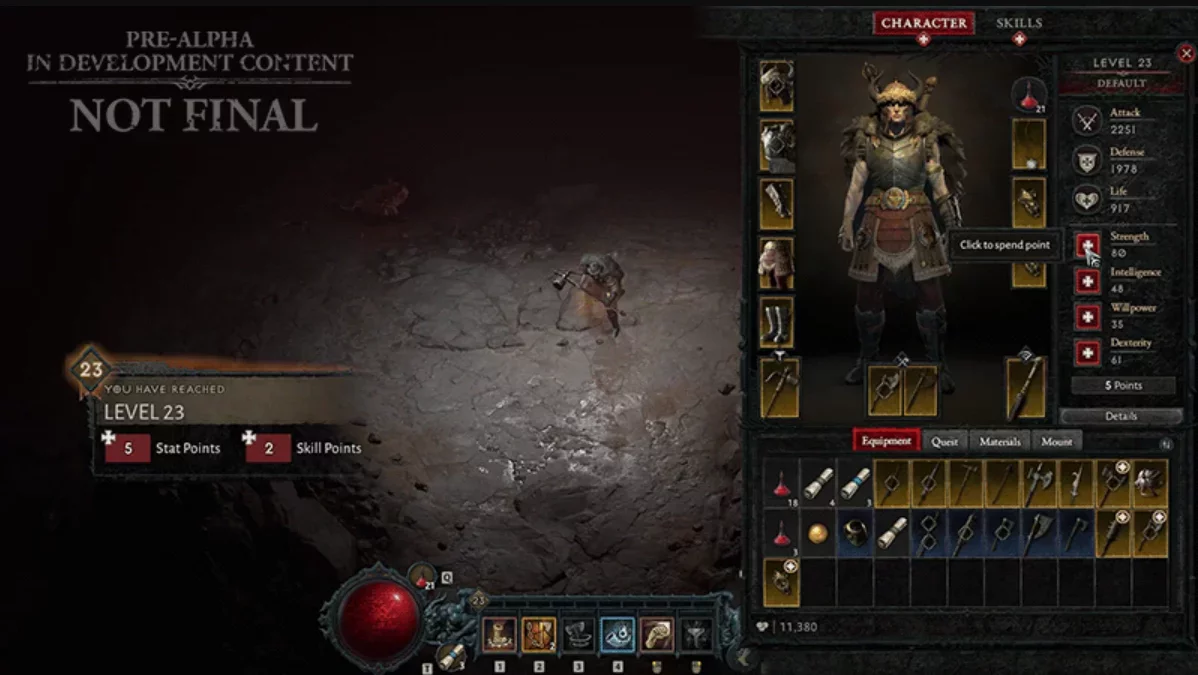The width and height of the screenshot is (1198, 675).
Task: Increase Willpower with its plus button
Action: coord(1088,317)
